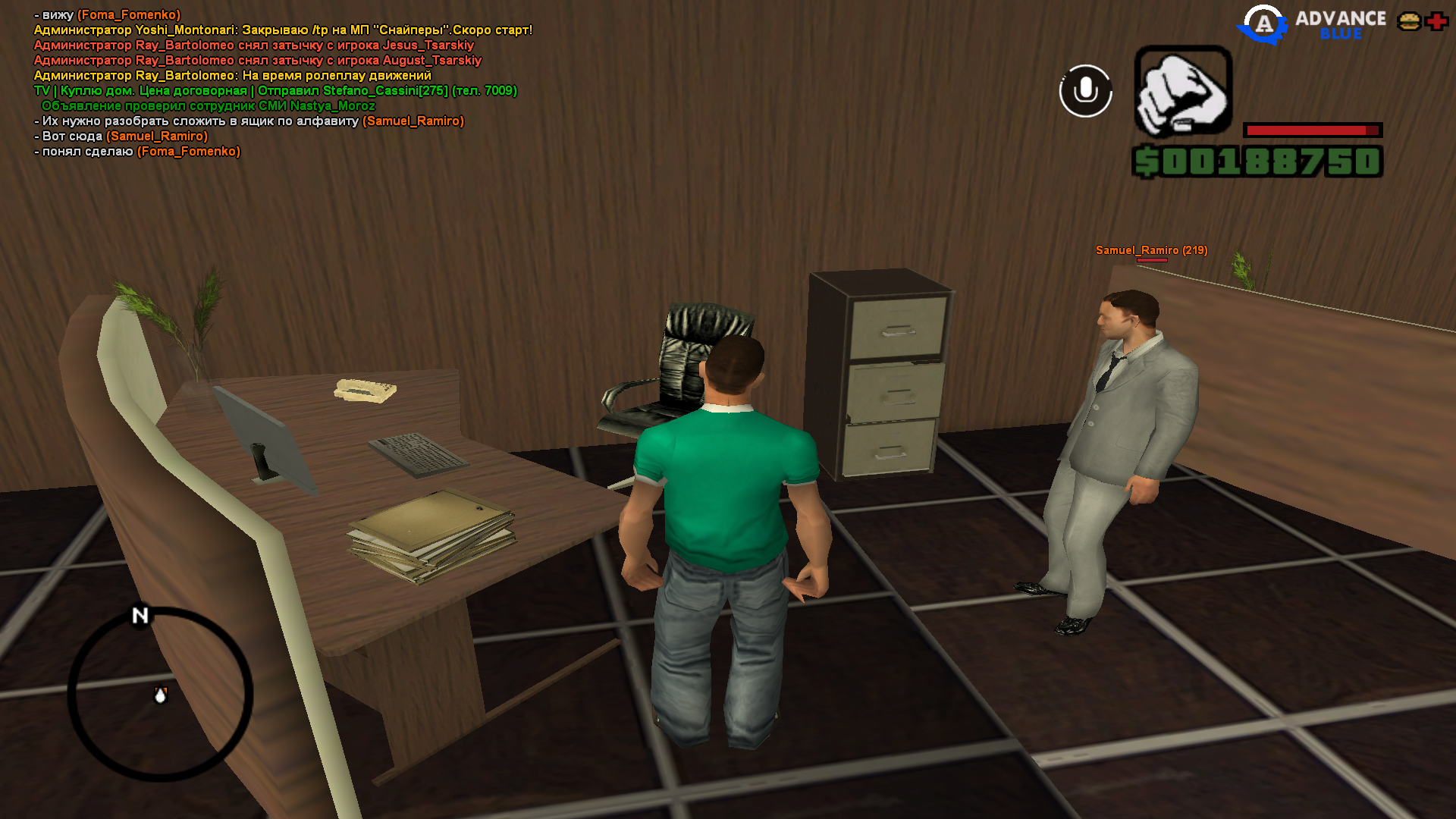Select the fist weapon icon
Screen dimensions: 1456x819
point(1182,91)
